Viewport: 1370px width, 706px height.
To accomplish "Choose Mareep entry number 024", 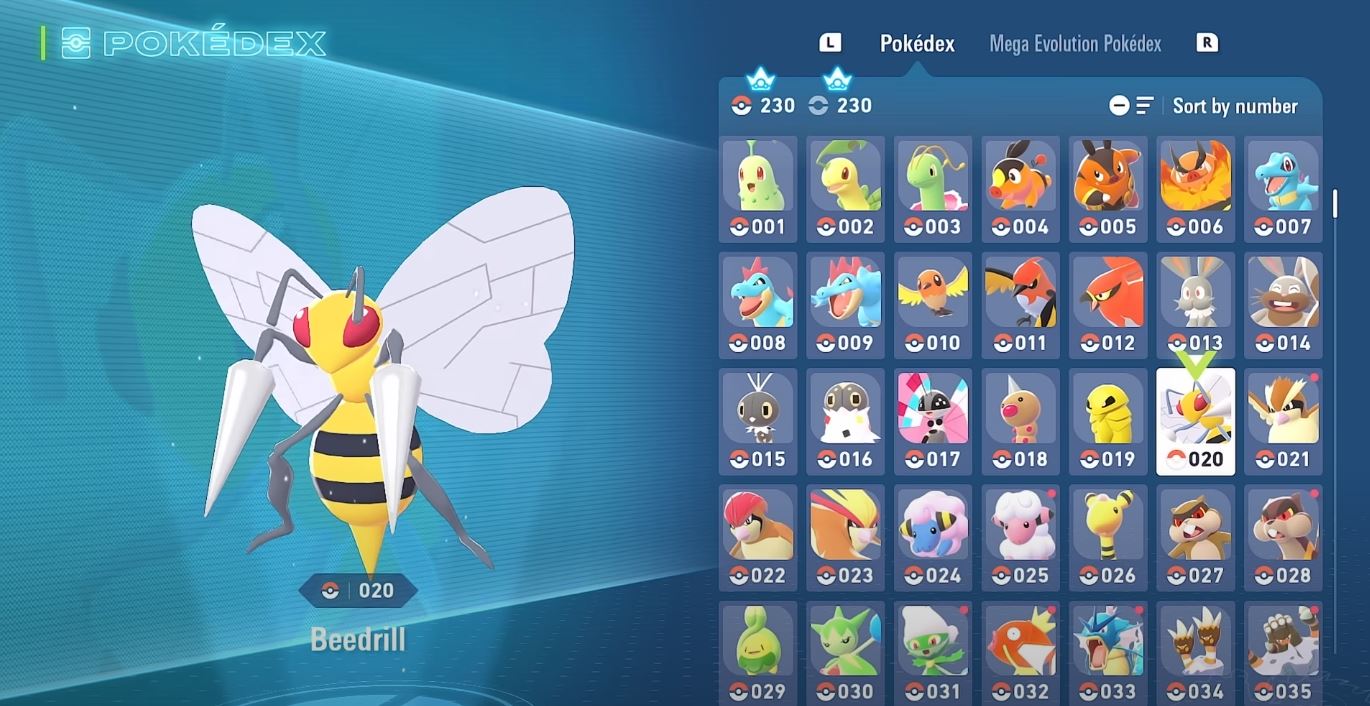I will coord(933,537).
